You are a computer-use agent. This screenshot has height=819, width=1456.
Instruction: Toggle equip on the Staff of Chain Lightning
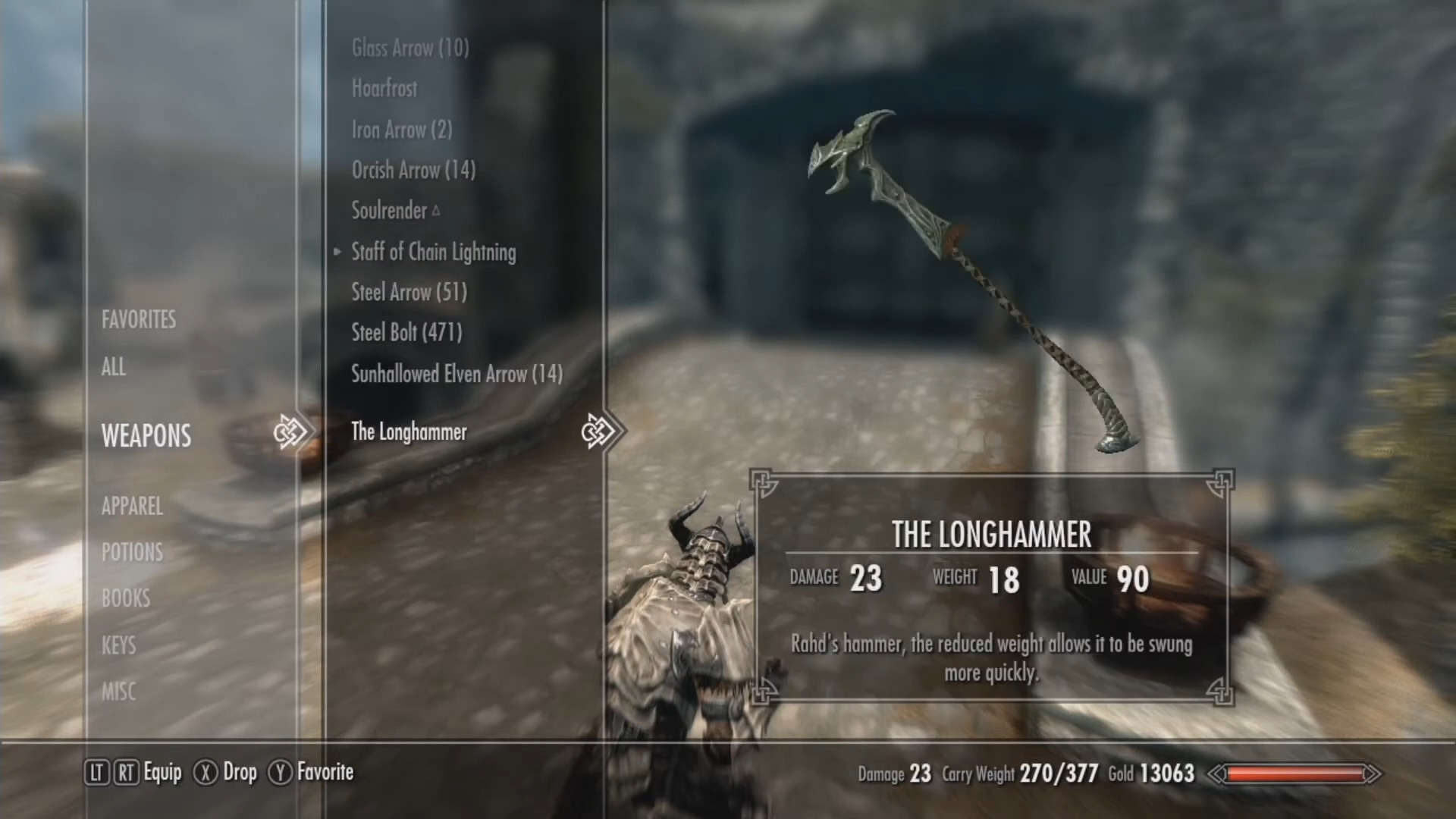click(x=433, y=253)
